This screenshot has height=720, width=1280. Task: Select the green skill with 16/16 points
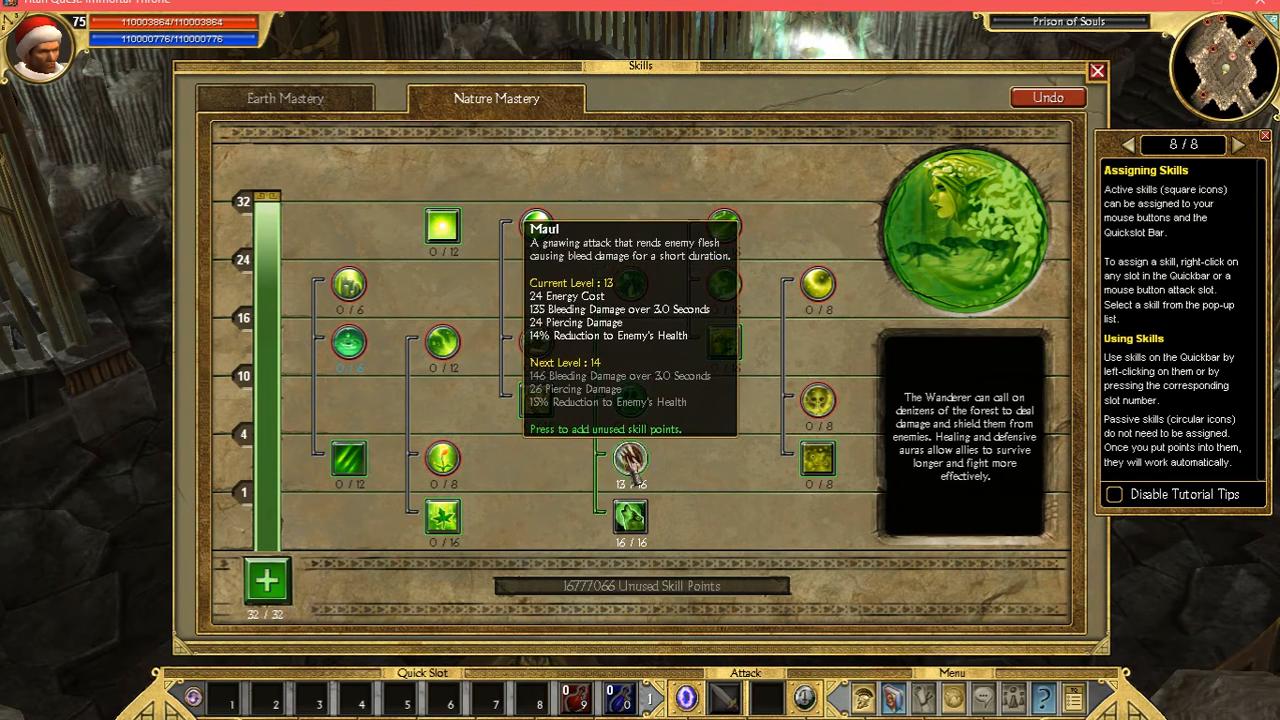point(630,516)
